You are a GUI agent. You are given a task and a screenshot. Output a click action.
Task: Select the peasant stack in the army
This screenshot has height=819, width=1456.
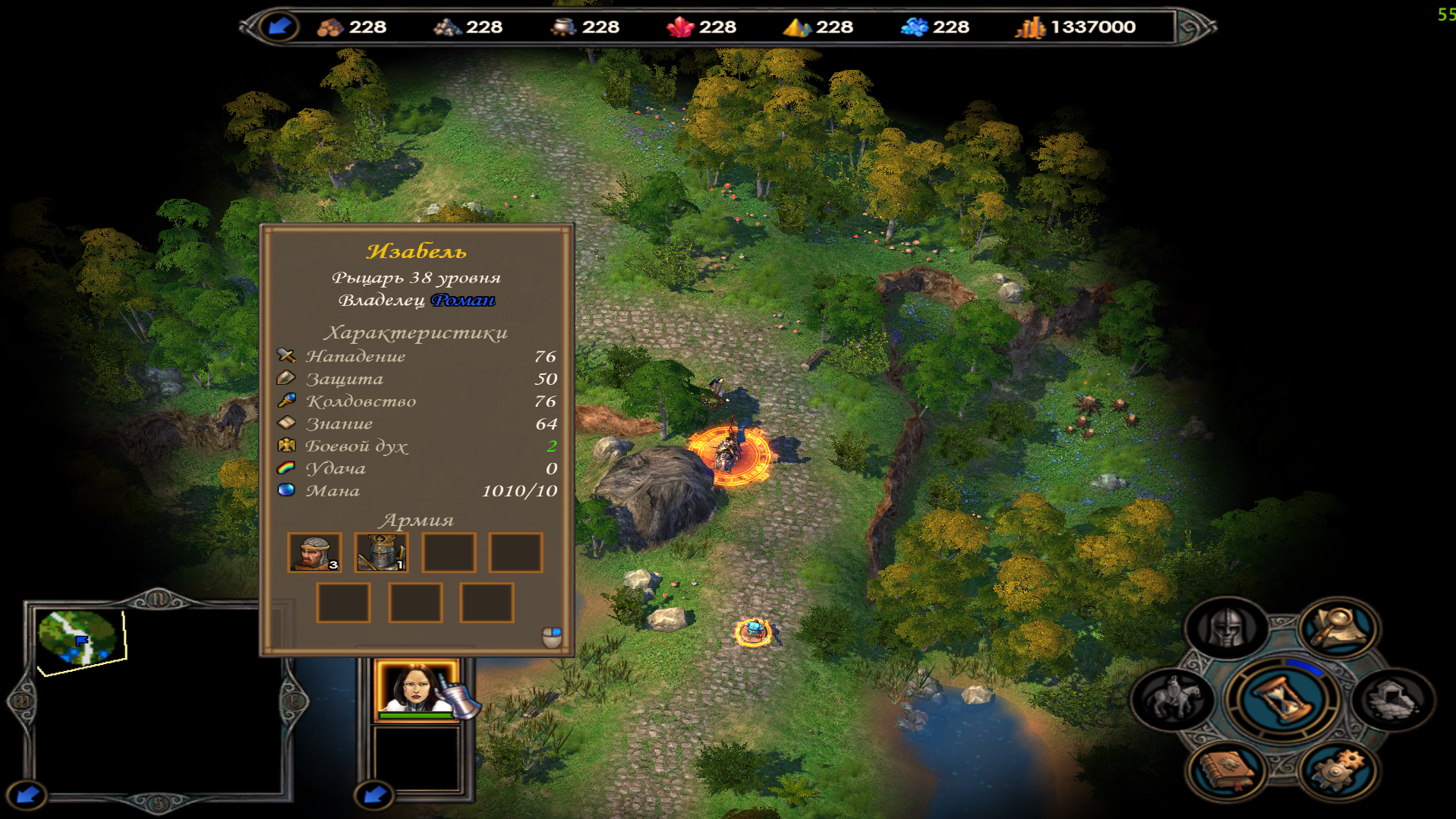(314, 553)
